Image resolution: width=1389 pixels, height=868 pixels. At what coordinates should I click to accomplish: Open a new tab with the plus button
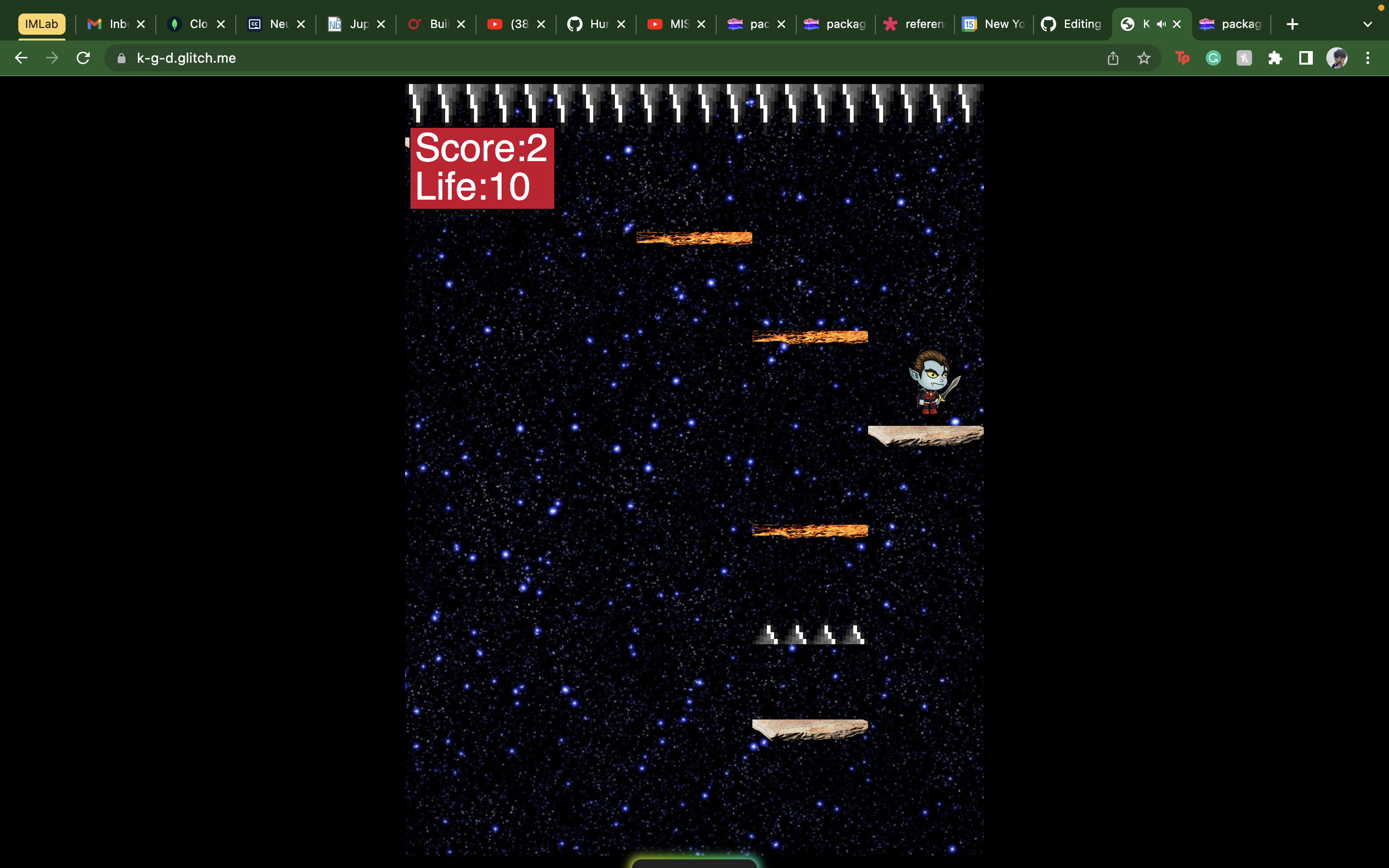pyautogui.click(x=1293, y=24)
